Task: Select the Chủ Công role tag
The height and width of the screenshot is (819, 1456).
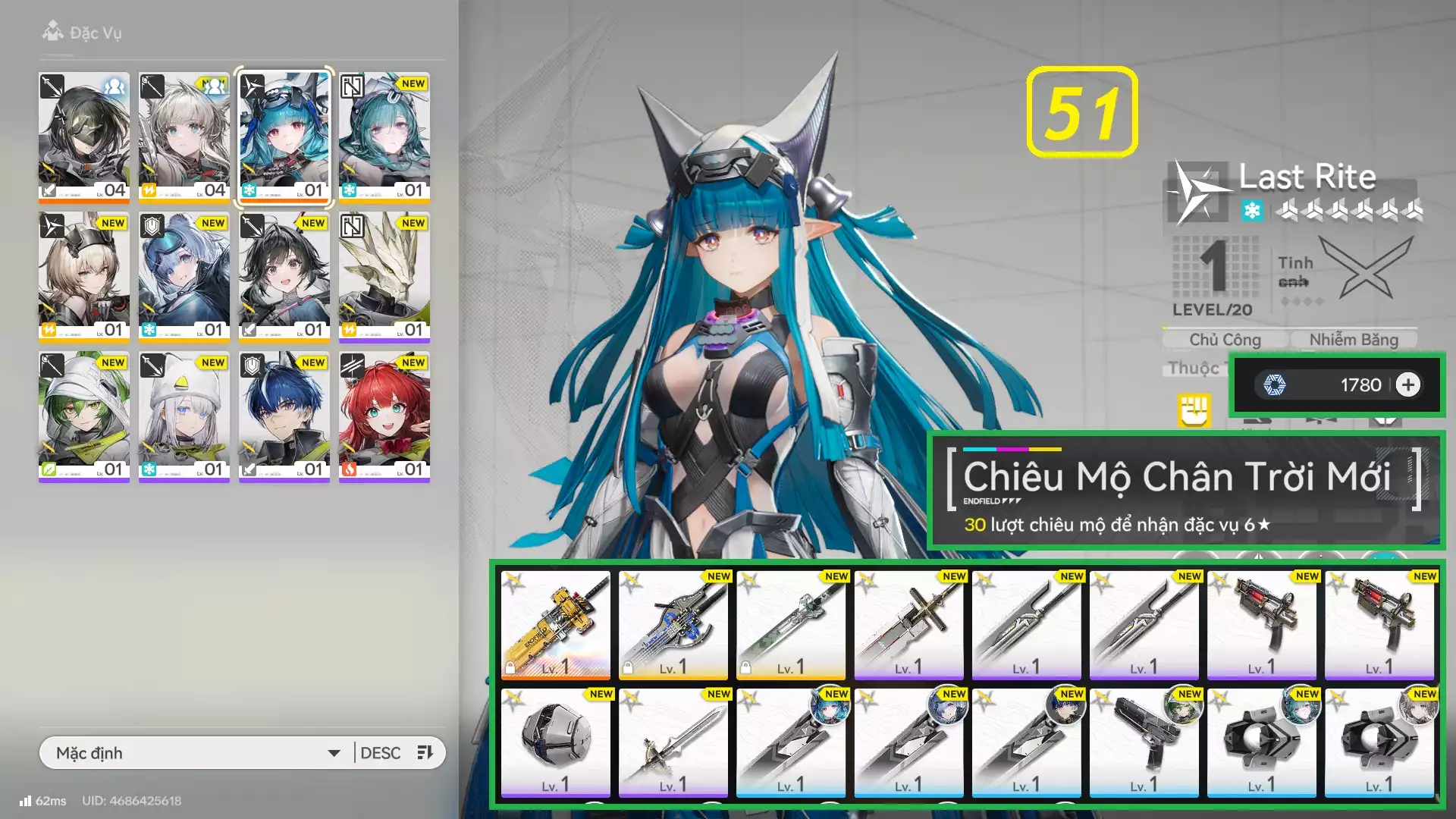Action: (1224, 340)
